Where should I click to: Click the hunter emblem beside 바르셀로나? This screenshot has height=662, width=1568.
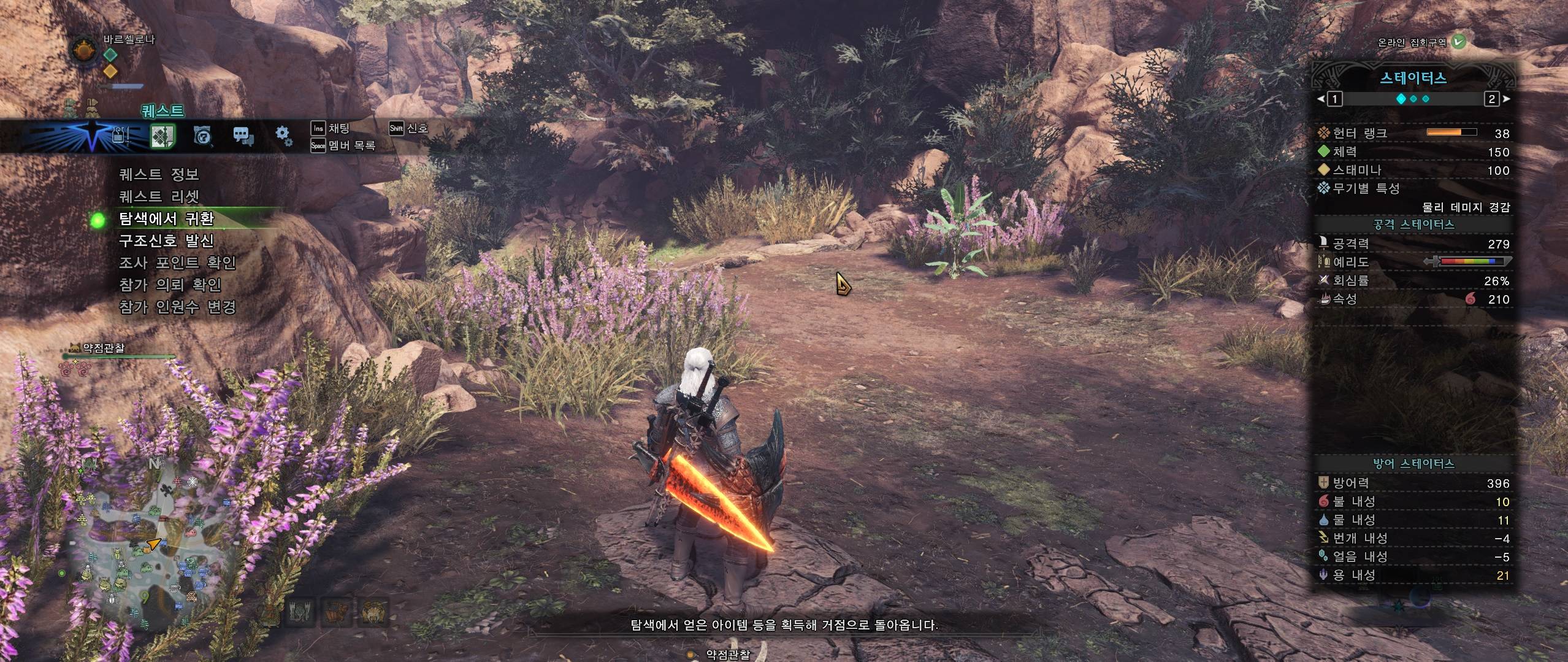click(x=84, y=49)
